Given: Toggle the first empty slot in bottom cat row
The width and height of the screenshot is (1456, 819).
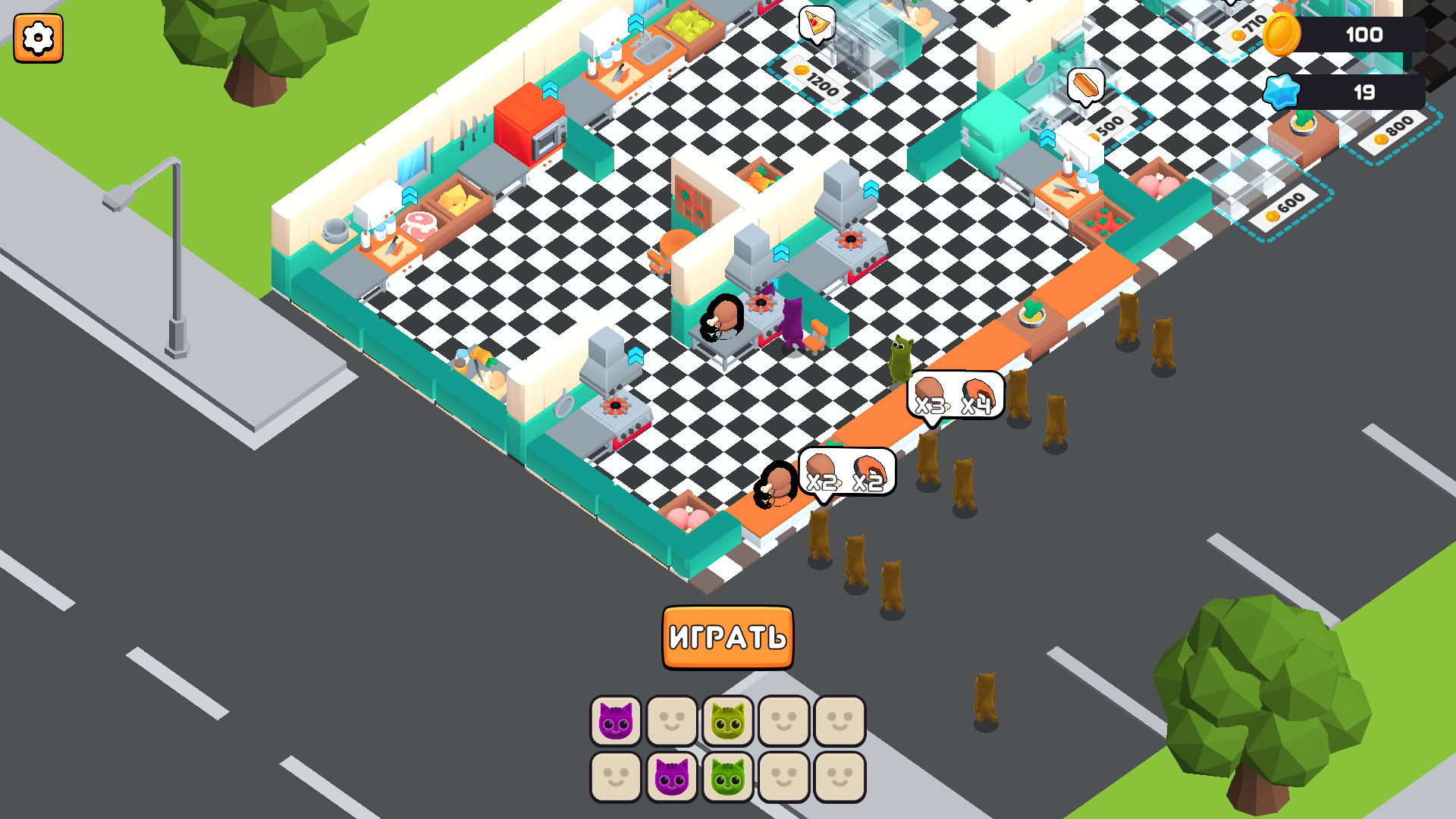Looking at the screenshot, I should pos(615,777).
